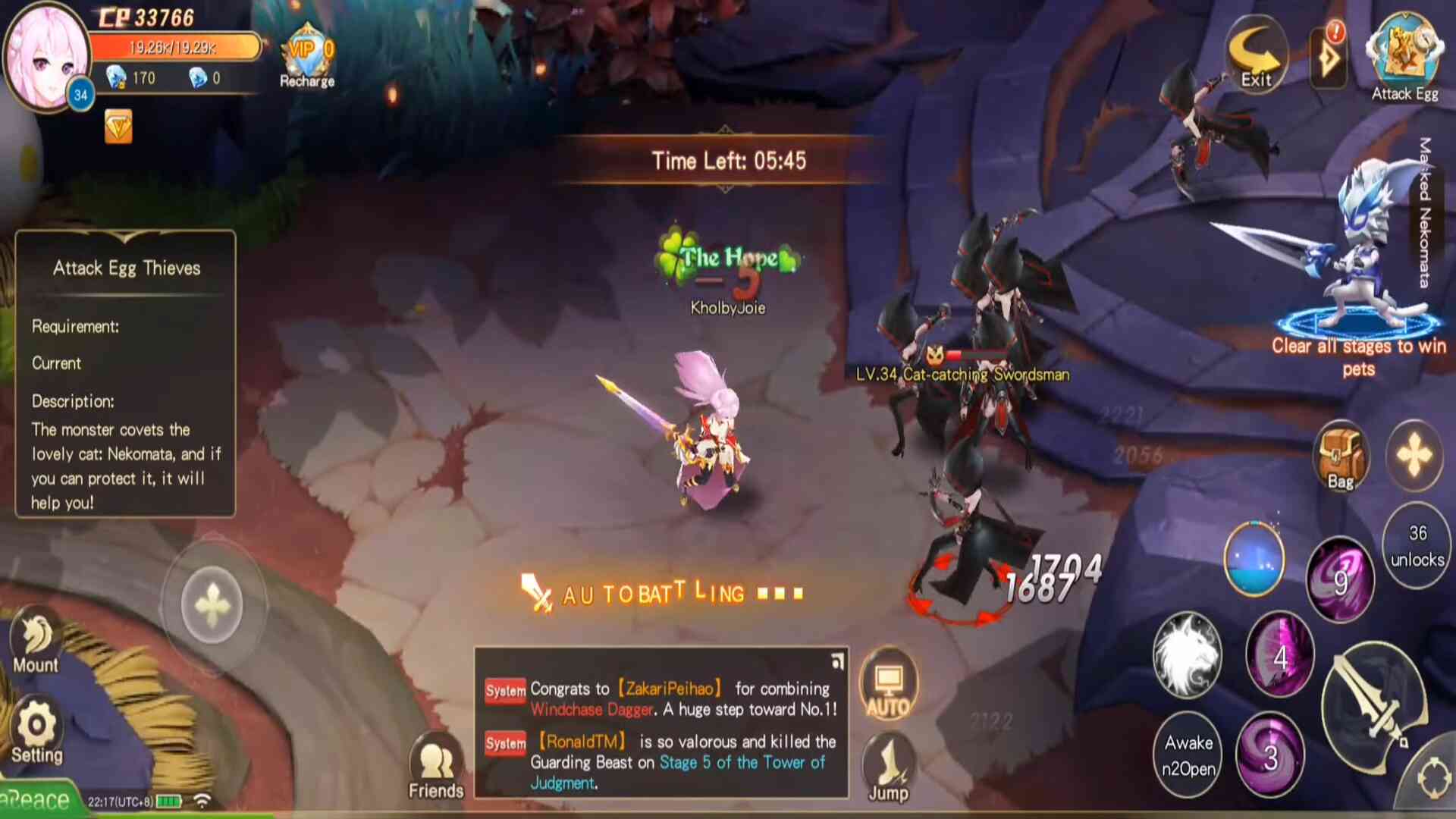Toggle the AUTO battle button
Viewport: 1456px width, 819px height.
[x=888, y=685]
